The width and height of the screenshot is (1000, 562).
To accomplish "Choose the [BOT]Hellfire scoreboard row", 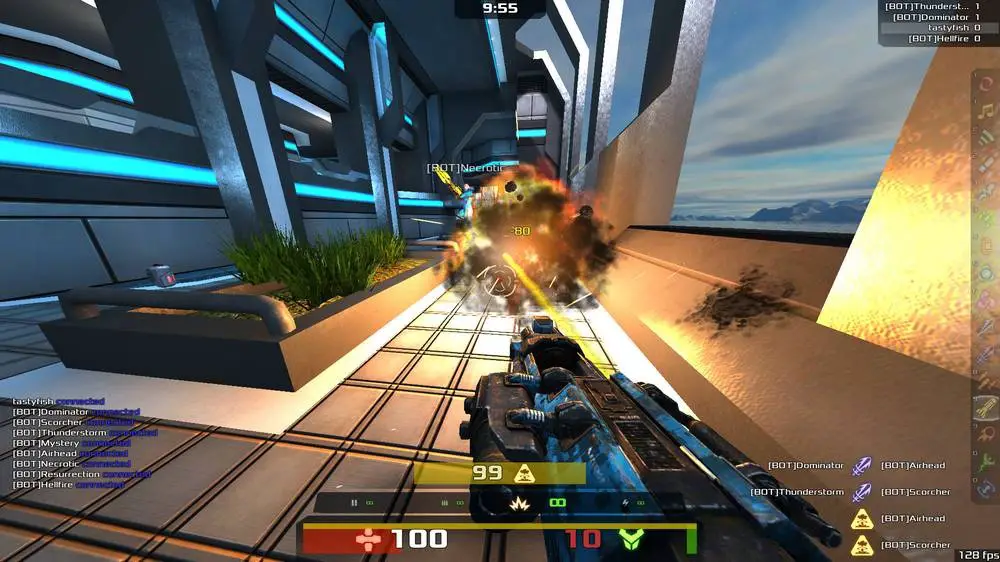I will click(932, 39).
